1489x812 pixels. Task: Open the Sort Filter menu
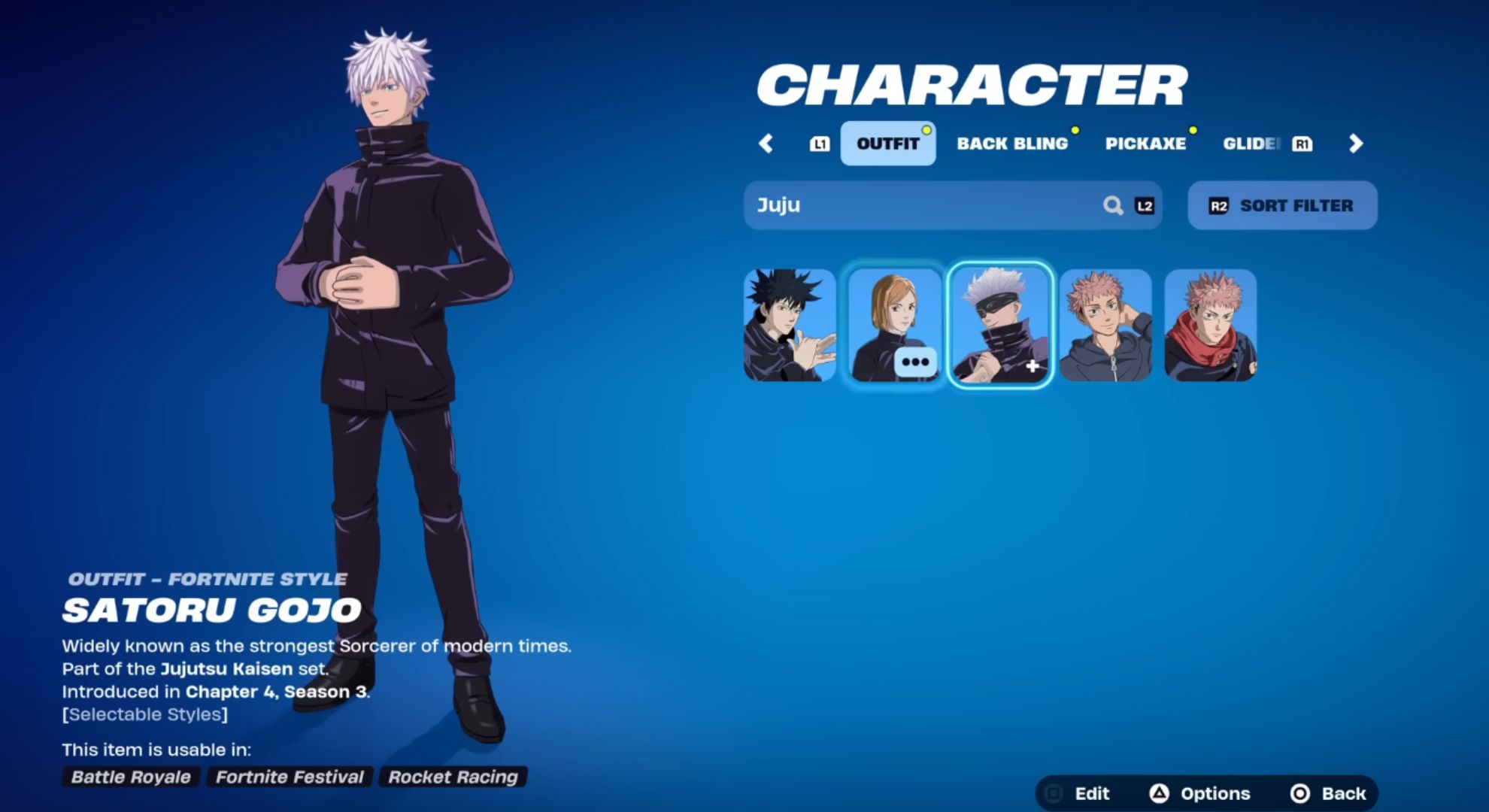tap(1282, 205)
